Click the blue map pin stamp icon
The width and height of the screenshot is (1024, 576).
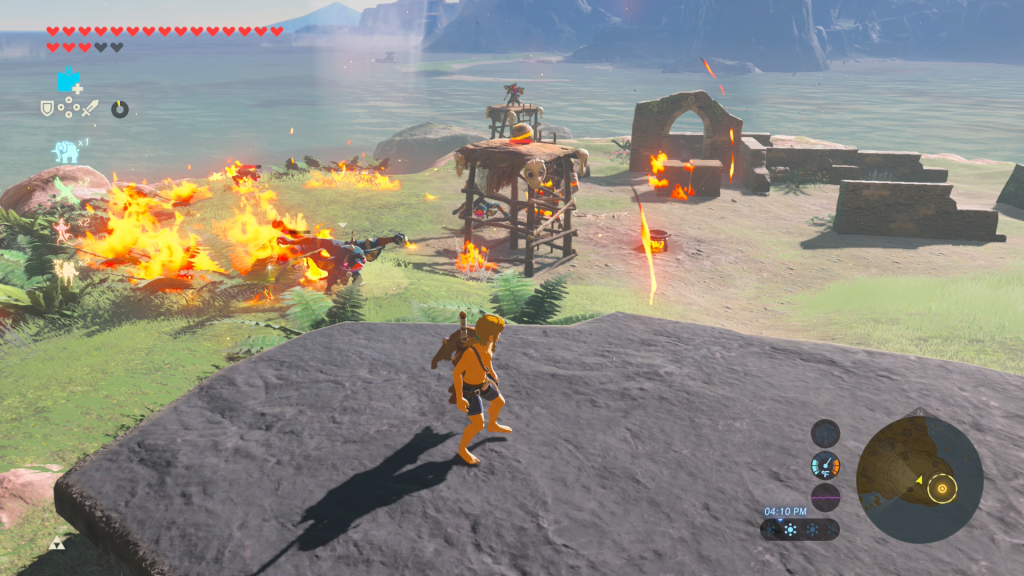click(x=69, y=80)
